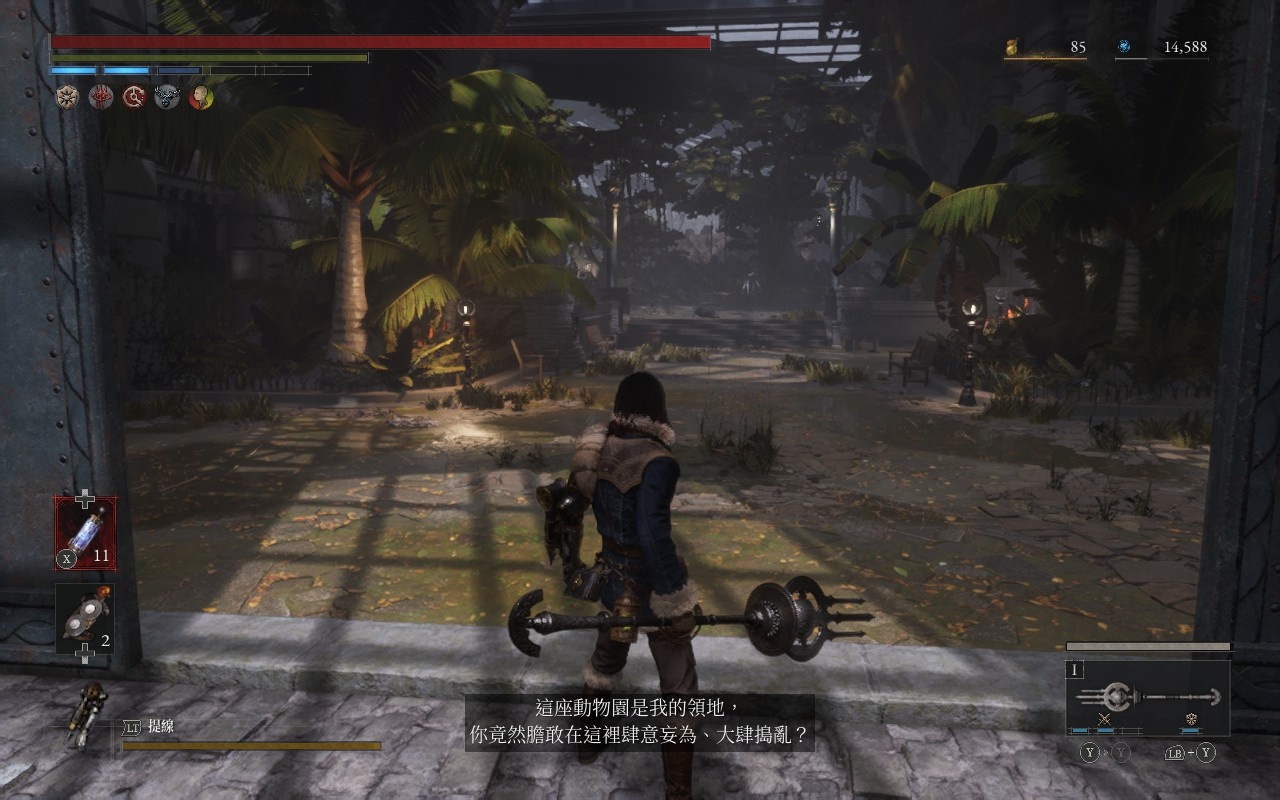Viewport: 1280px width, 800px height.
Task: Select the Pulse Cell healing item slot
Action: pos(85,533)
